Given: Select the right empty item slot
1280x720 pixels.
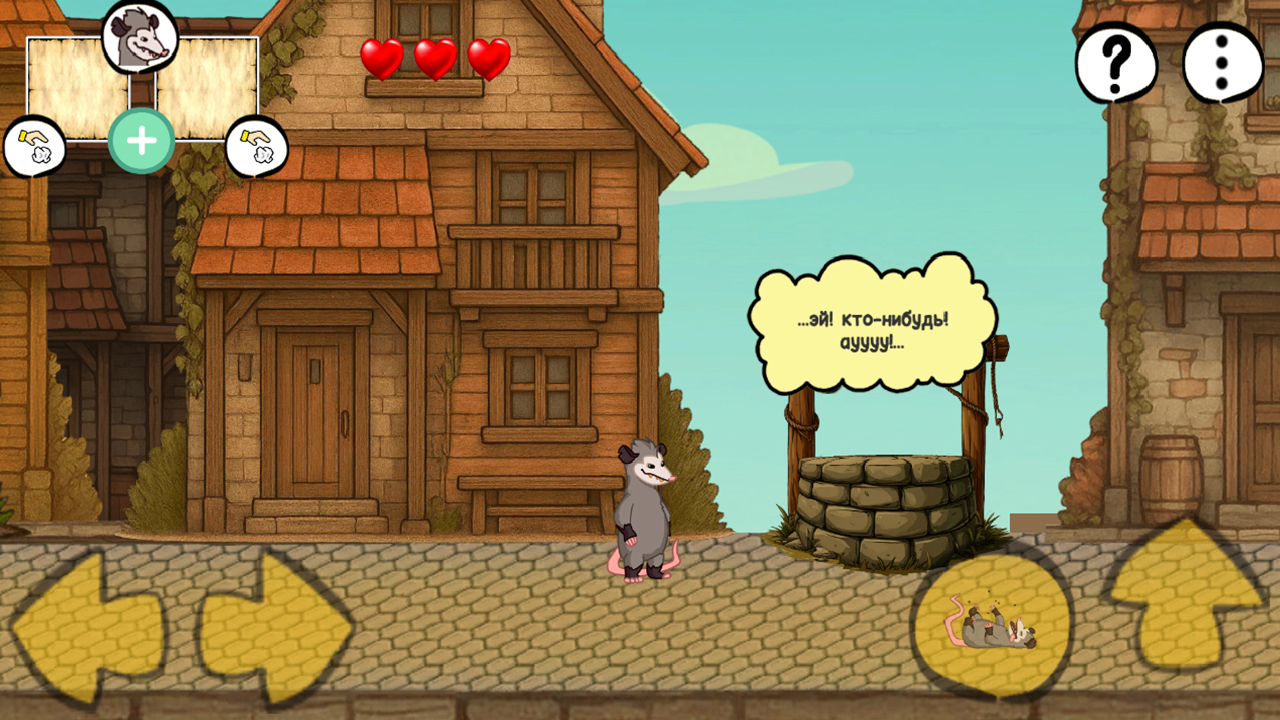Looking at the screenshot, I should [x=205, y=85].
